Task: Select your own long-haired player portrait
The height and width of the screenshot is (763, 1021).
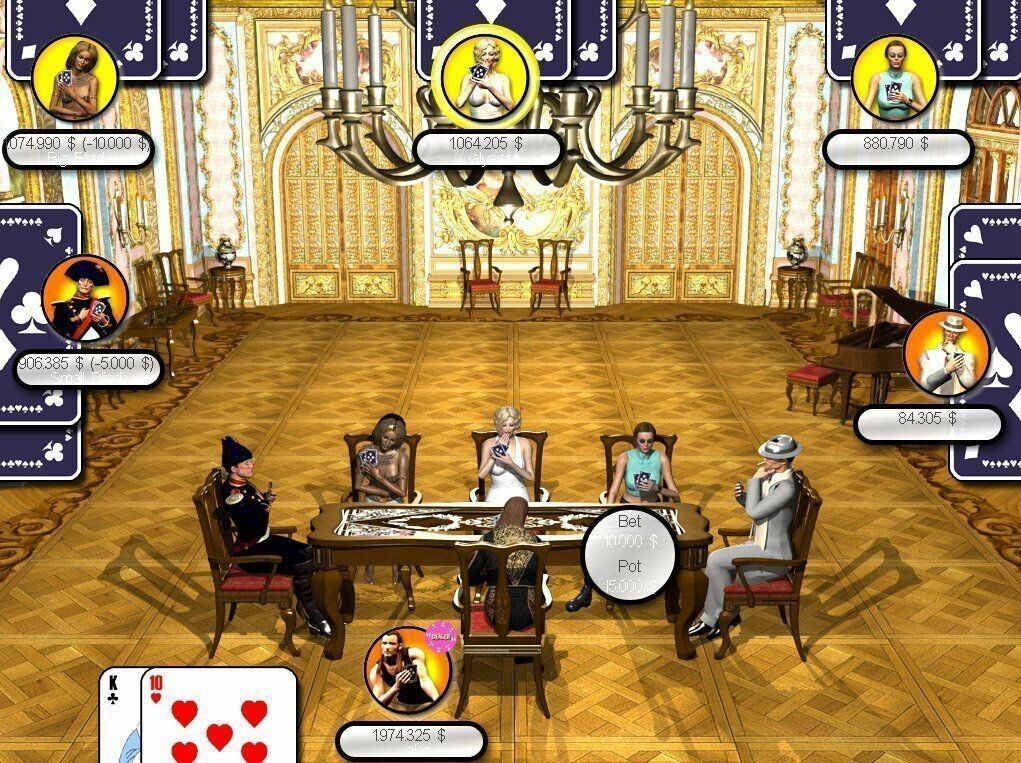Action: 407,669
